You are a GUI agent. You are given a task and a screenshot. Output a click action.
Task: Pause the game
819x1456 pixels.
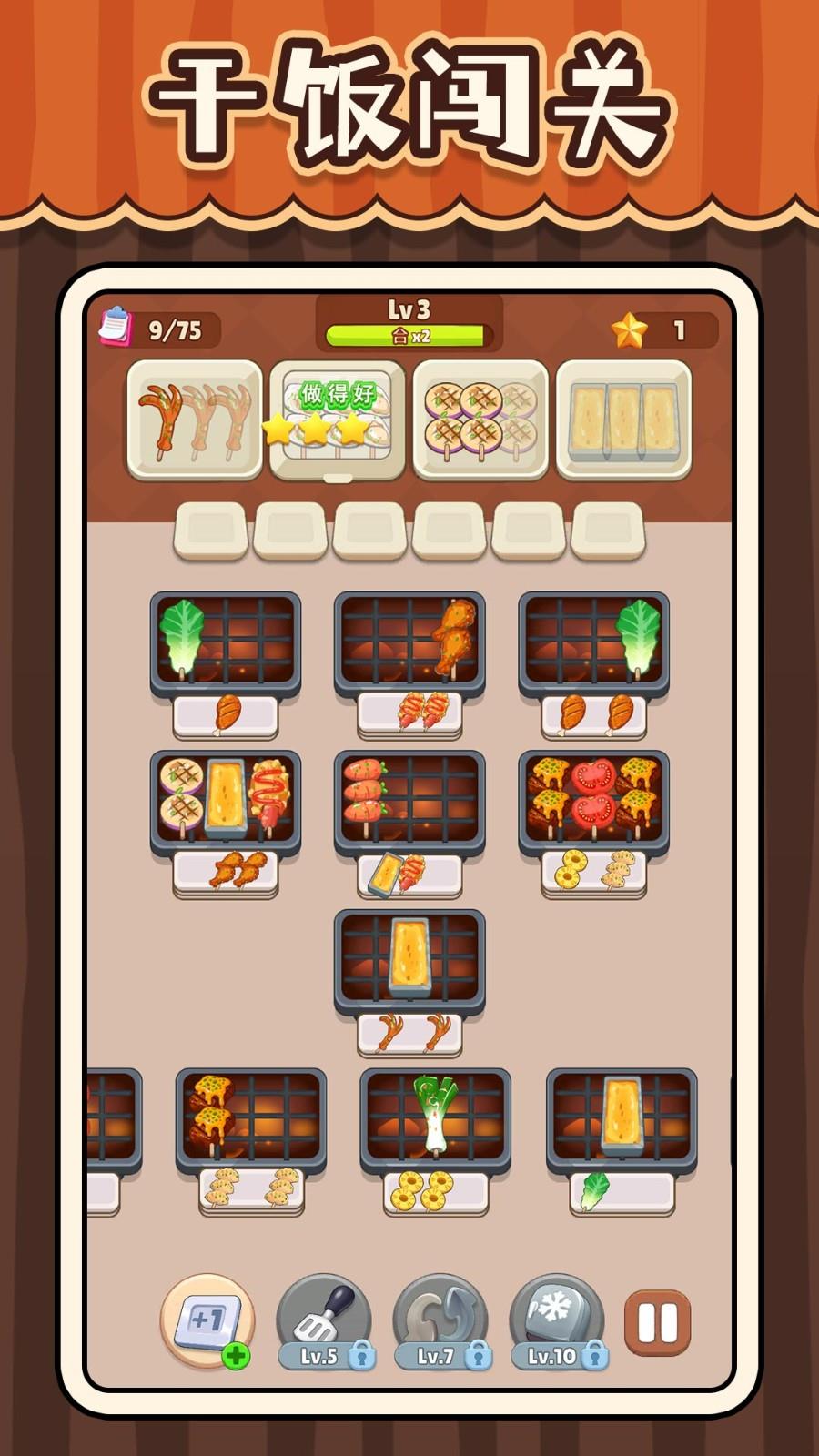coord(657,1322)
